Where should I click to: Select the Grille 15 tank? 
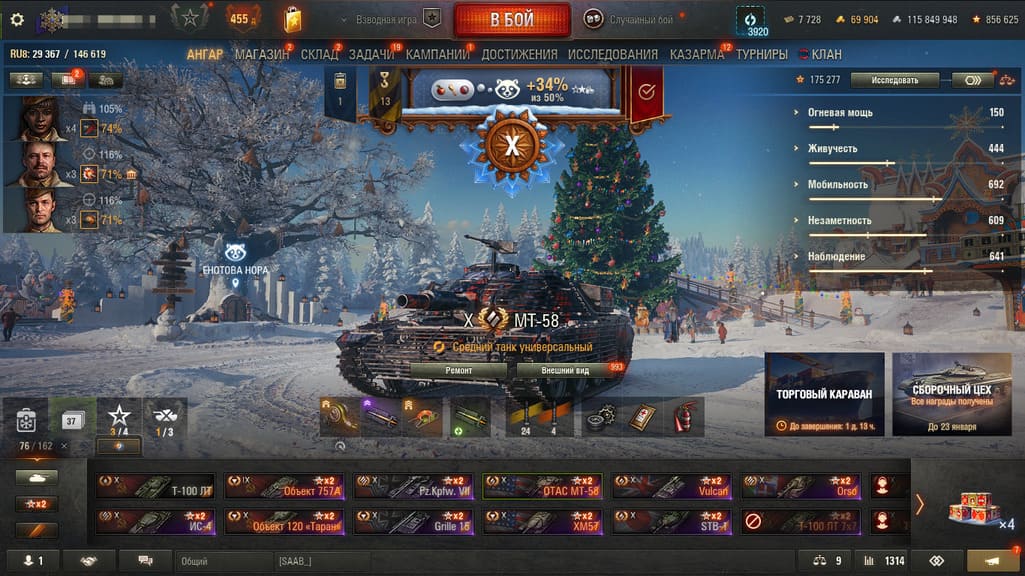[414, 522]
